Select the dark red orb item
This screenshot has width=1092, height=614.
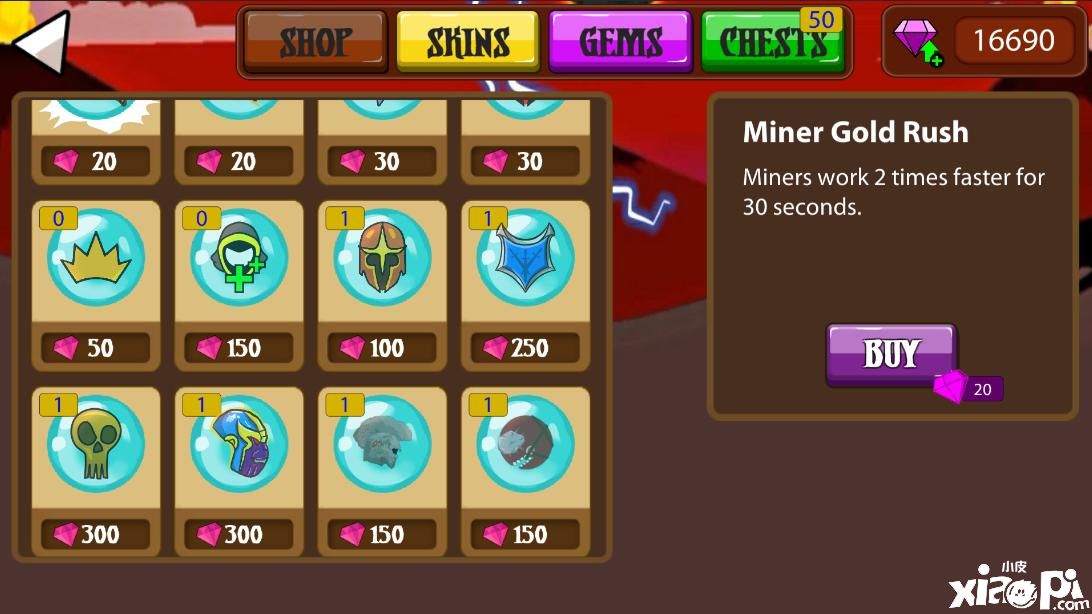pyautogui.click(x=525, y=445)
